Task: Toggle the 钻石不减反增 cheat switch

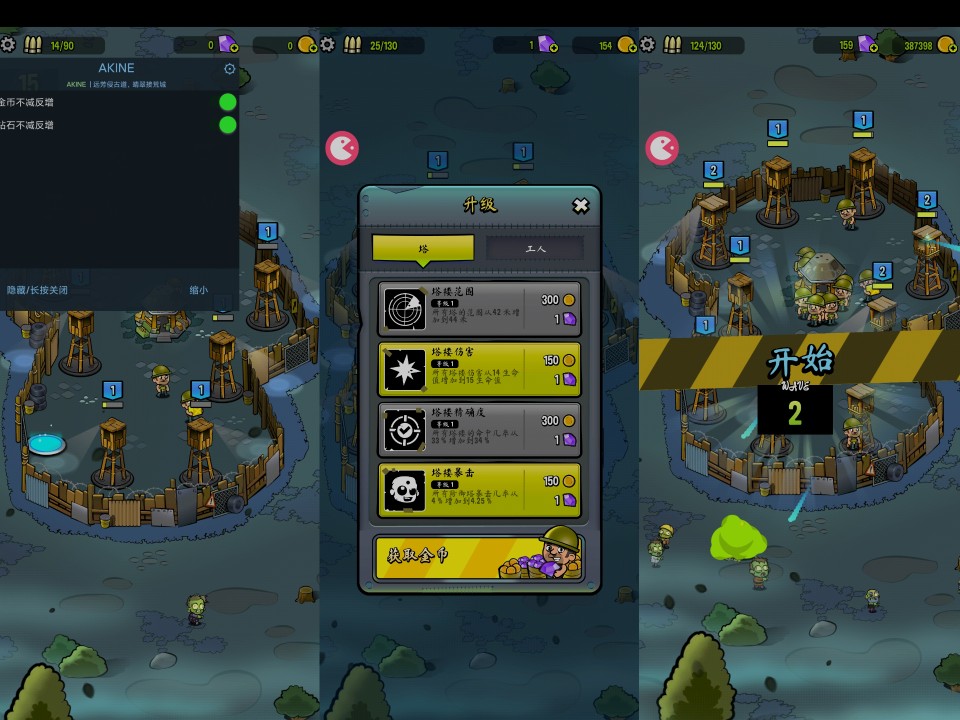Action: pyautogui.click(x=228, y=125)
